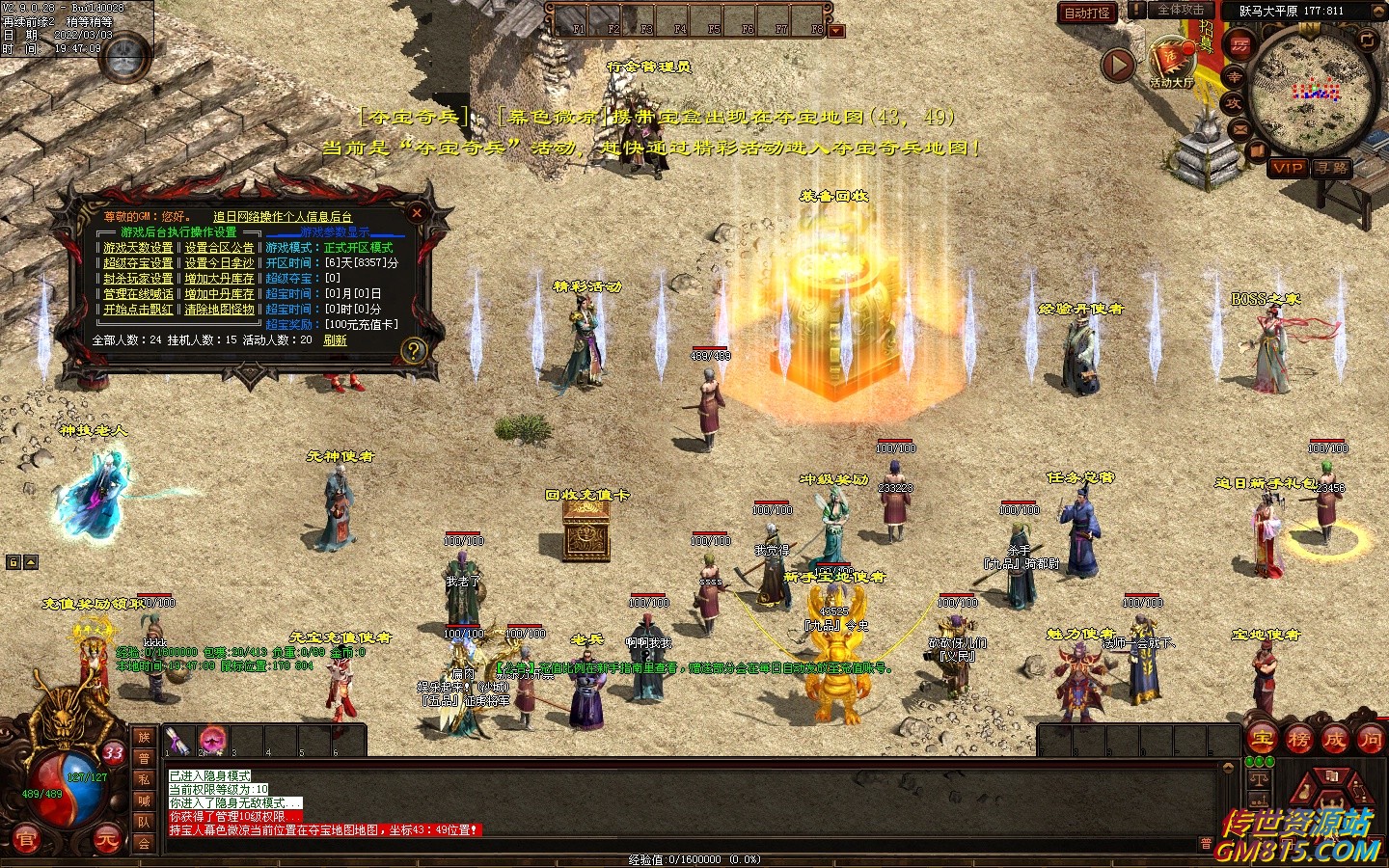The height and width of the screenshot is (868, 1389).
Task: Choose the 封杀玩家设置 option
Action: (x=138, y=279)
